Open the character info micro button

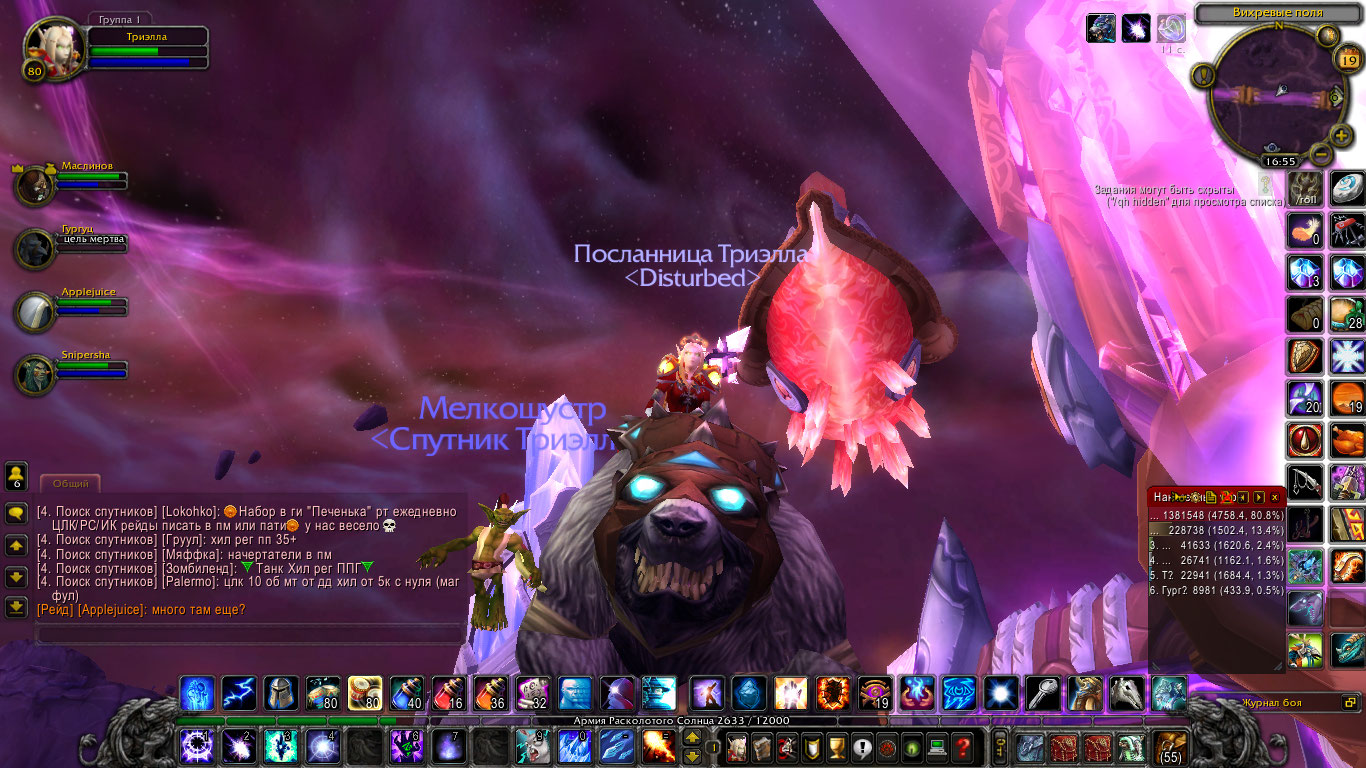736,746
